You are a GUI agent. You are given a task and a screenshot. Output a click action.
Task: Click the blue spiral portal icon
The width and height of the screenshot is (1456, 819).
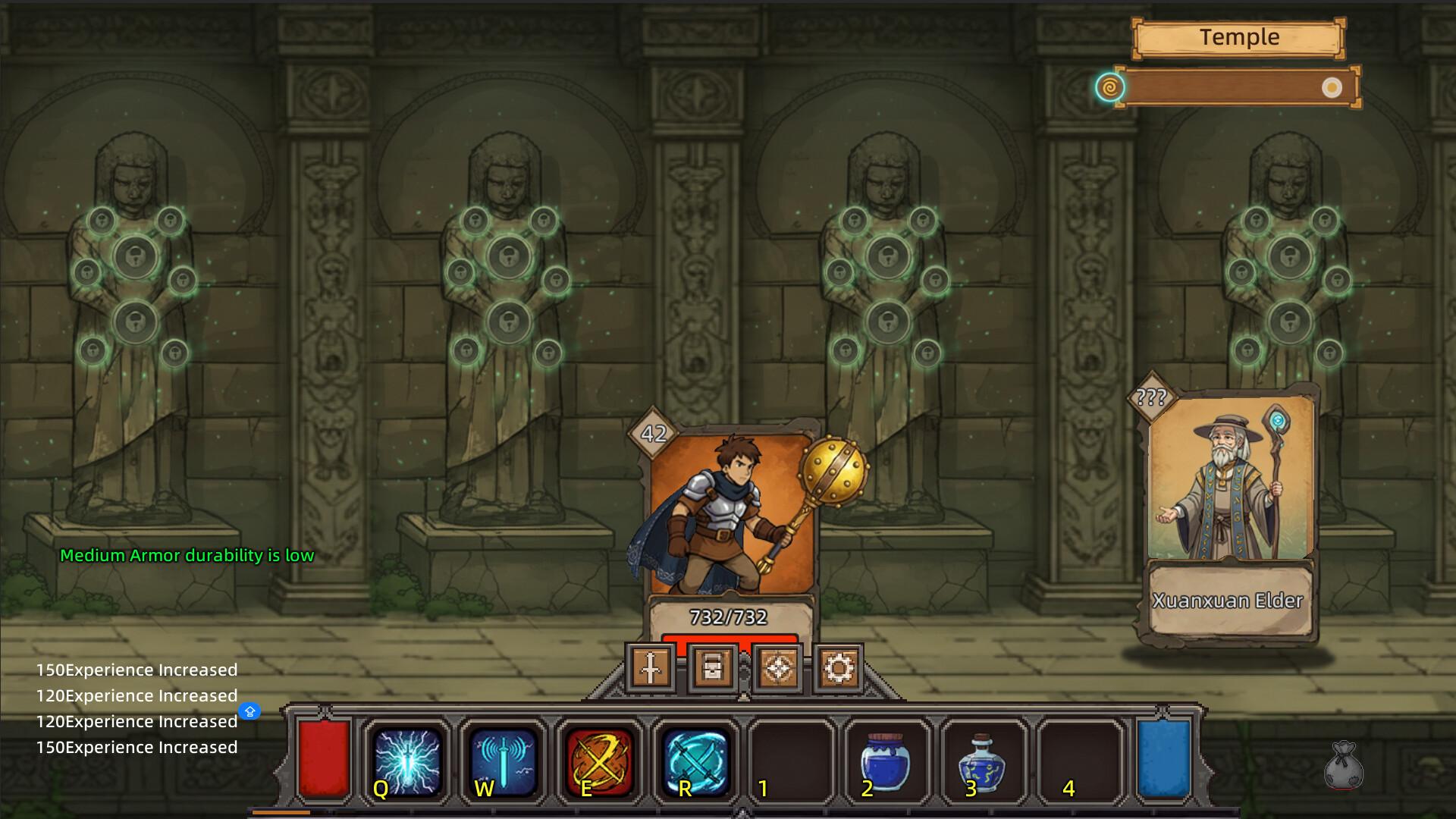1109,87
